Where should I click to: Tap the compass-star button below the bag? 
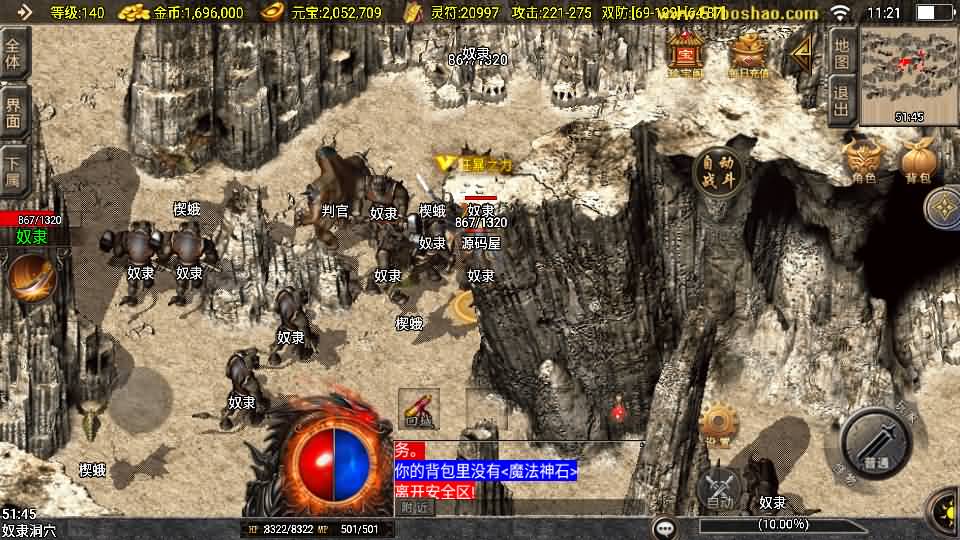coord(941,209)
